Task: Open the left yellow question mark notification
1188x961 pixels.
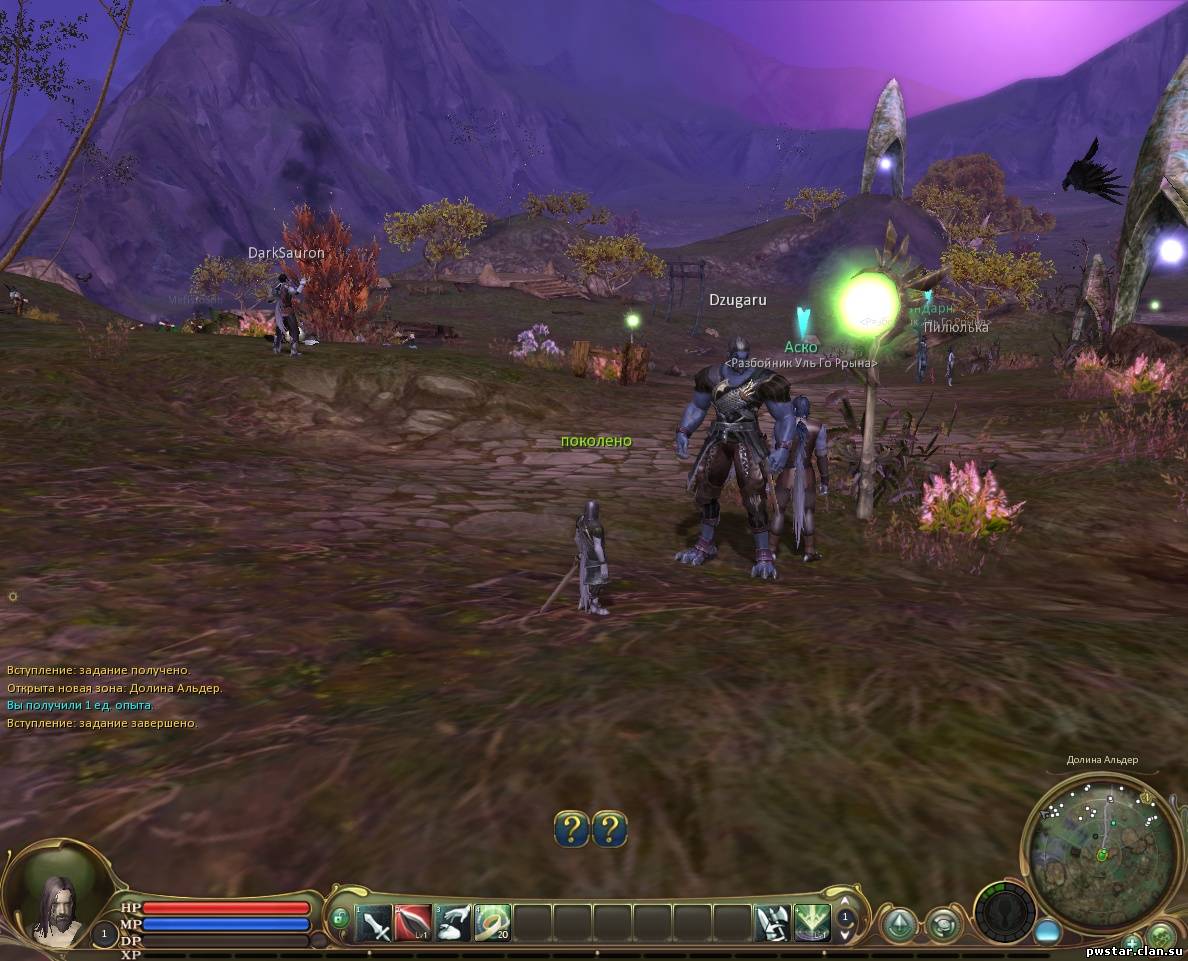Action: point(572,829)
